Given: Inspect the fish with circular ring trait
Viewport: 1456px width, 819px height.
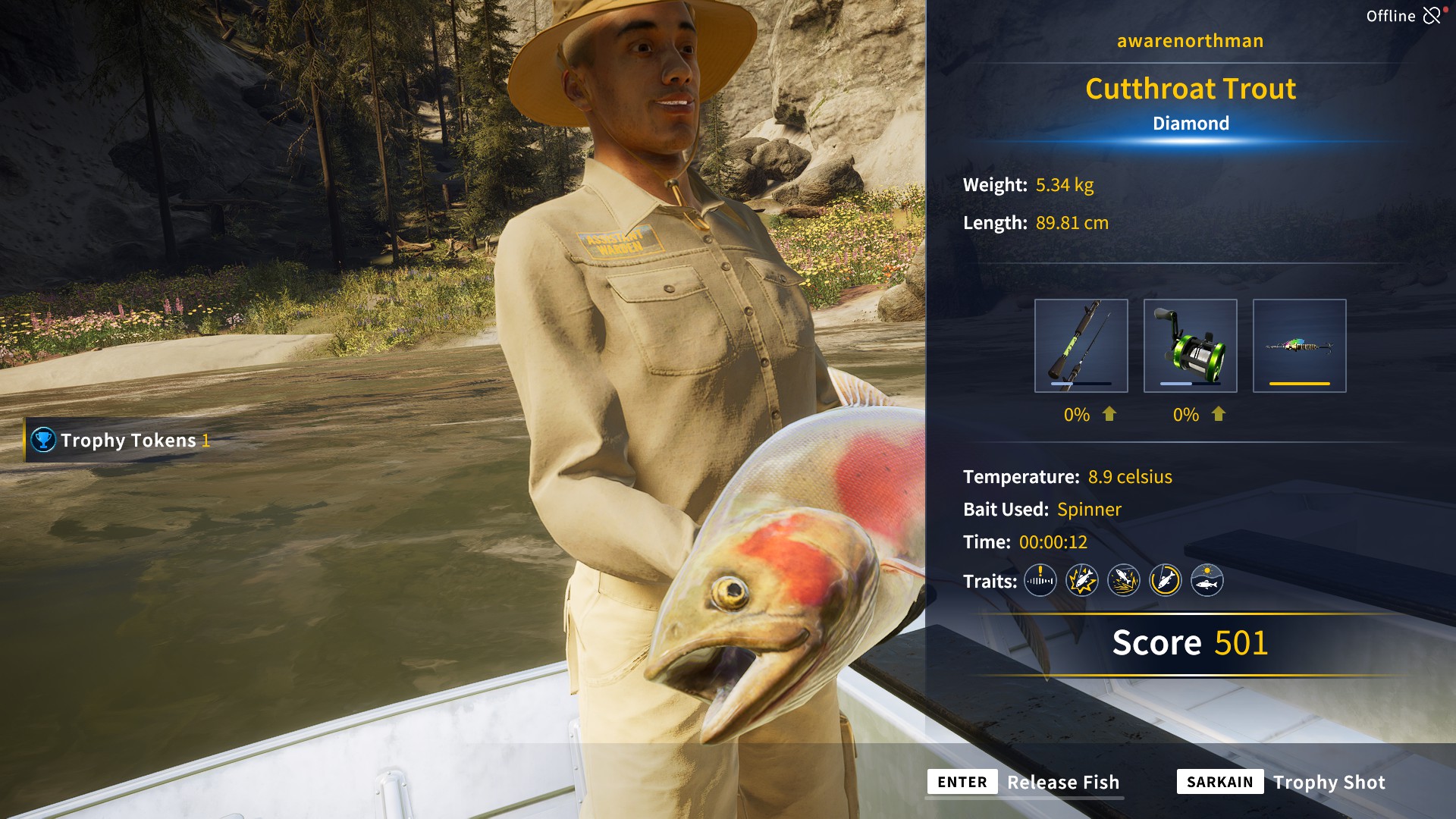Looking at the screenshot, I should [x=1165, y=581].
